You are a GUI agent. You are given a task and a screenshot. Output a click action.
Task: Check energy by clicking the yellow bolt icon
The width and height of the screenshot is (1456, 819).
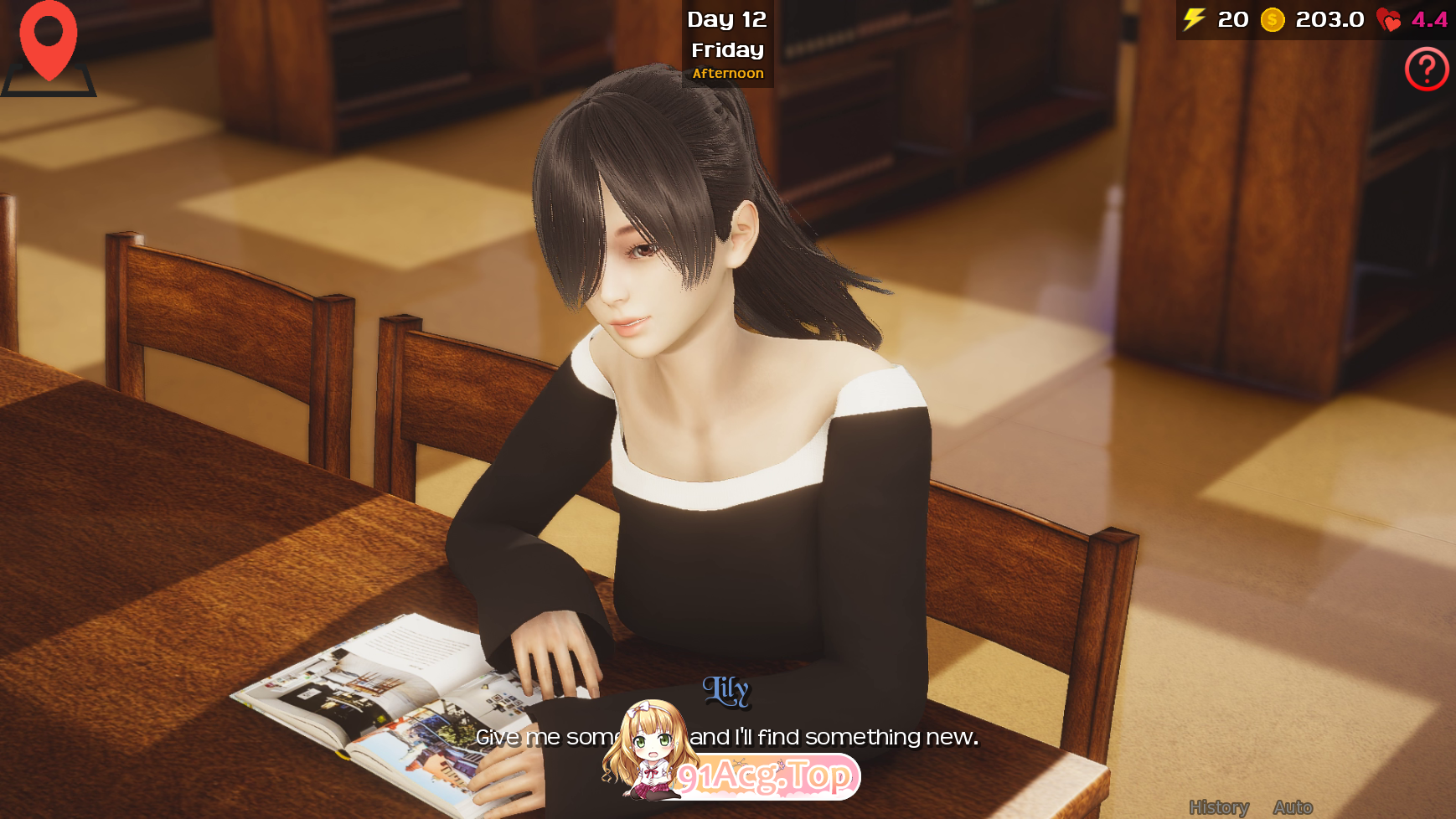point(1193,18)
